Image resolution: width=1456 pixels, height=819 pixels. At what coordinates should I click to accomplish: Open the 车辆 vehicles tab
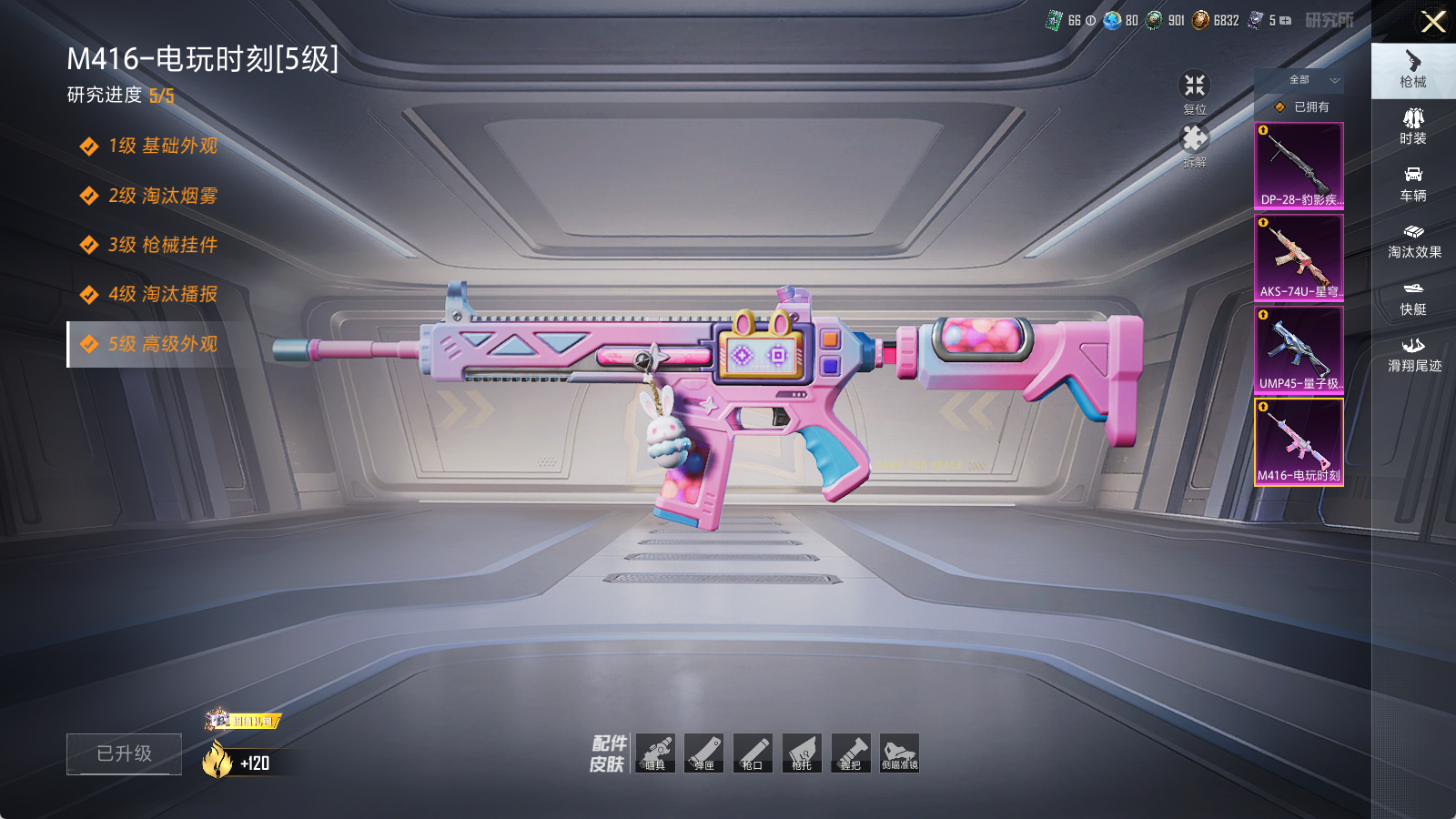[1413, 184]
